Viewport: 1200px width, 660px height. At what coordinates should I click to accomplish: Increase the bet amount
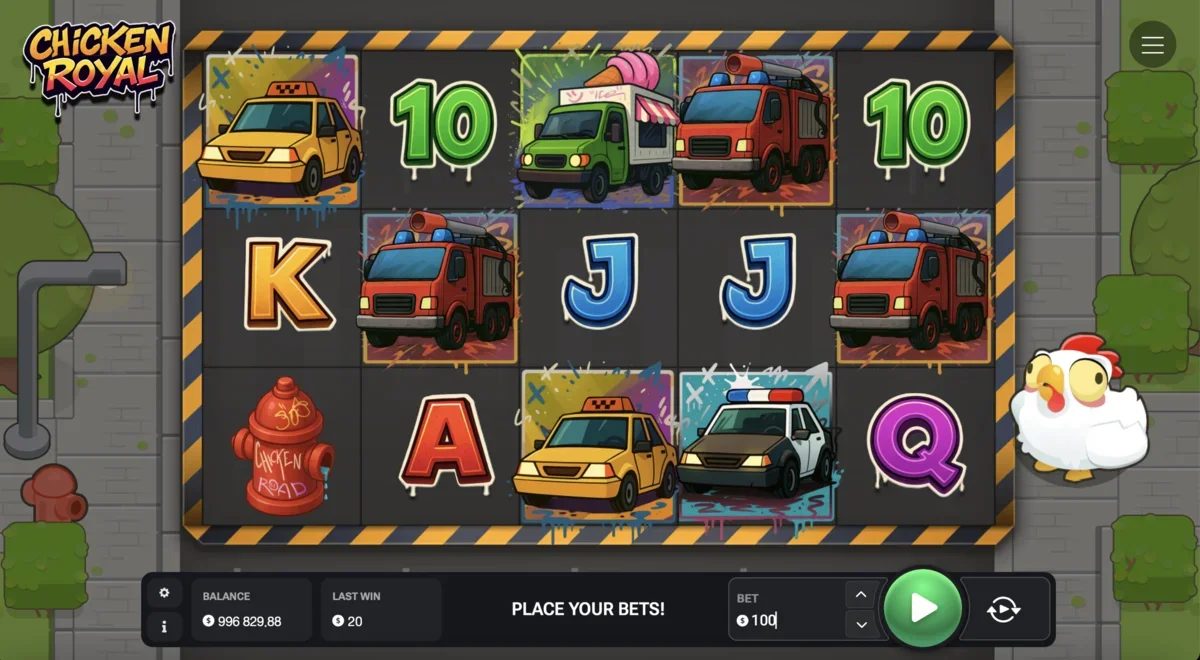coord(860,594)
